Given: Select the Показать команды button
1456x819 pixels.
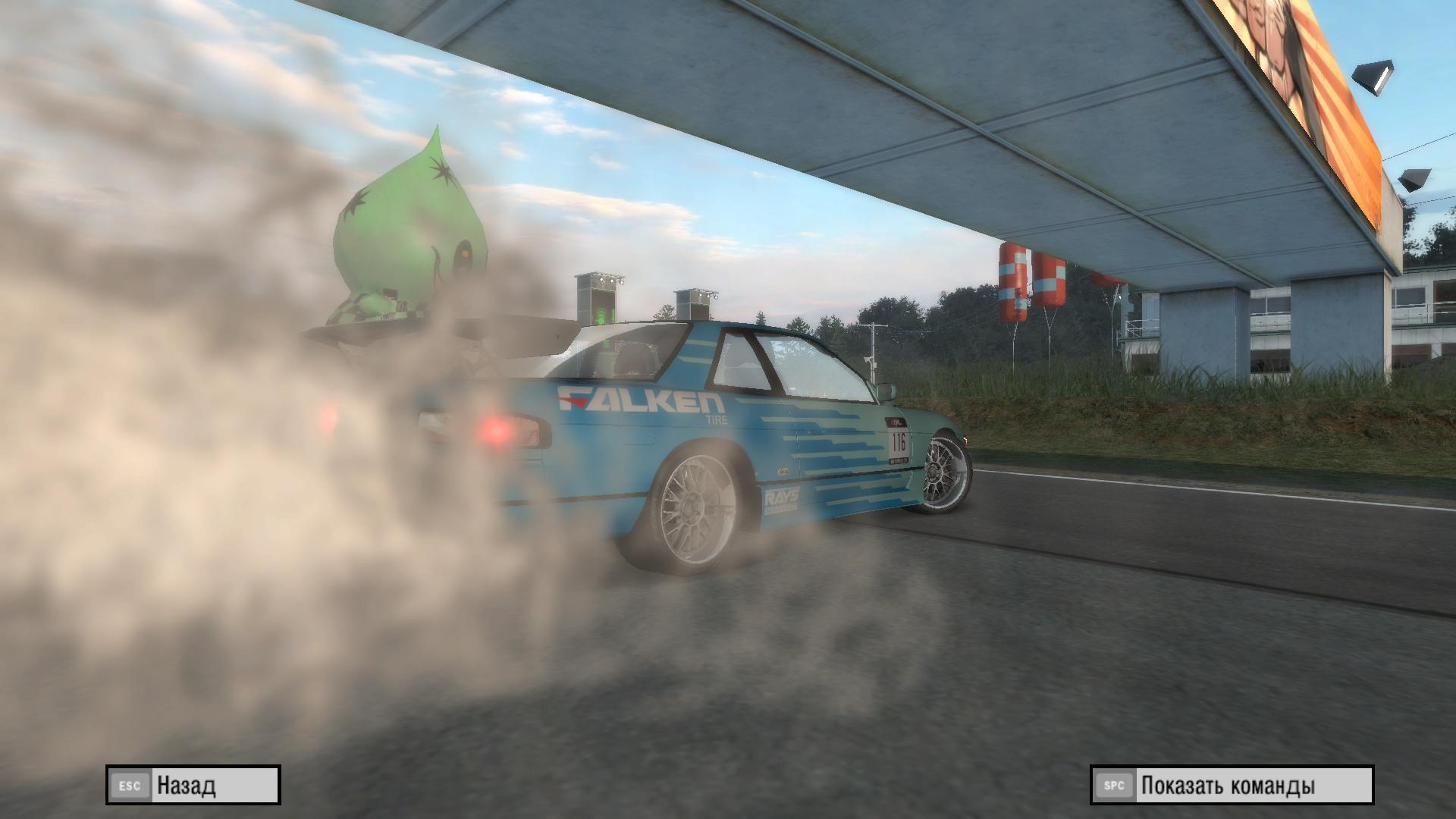Looking at the screenshot, I should pyautogui.click(x=1232, y=785).
